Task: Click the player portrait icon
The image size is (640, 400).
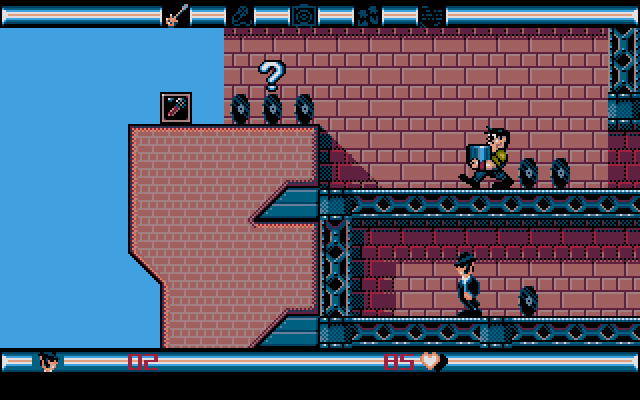Action: point(48,361)
